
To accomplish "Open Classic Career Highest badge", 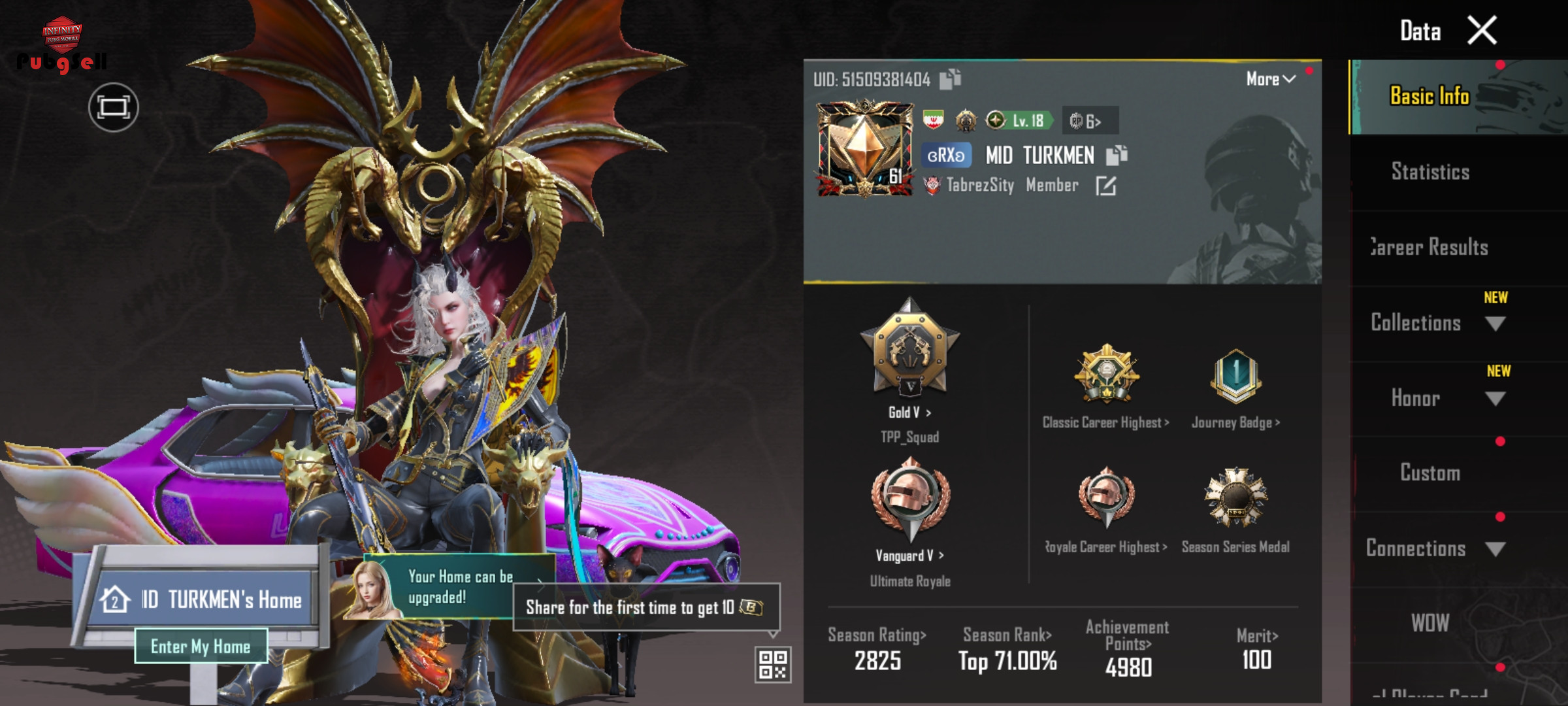I will [1106, 386].
